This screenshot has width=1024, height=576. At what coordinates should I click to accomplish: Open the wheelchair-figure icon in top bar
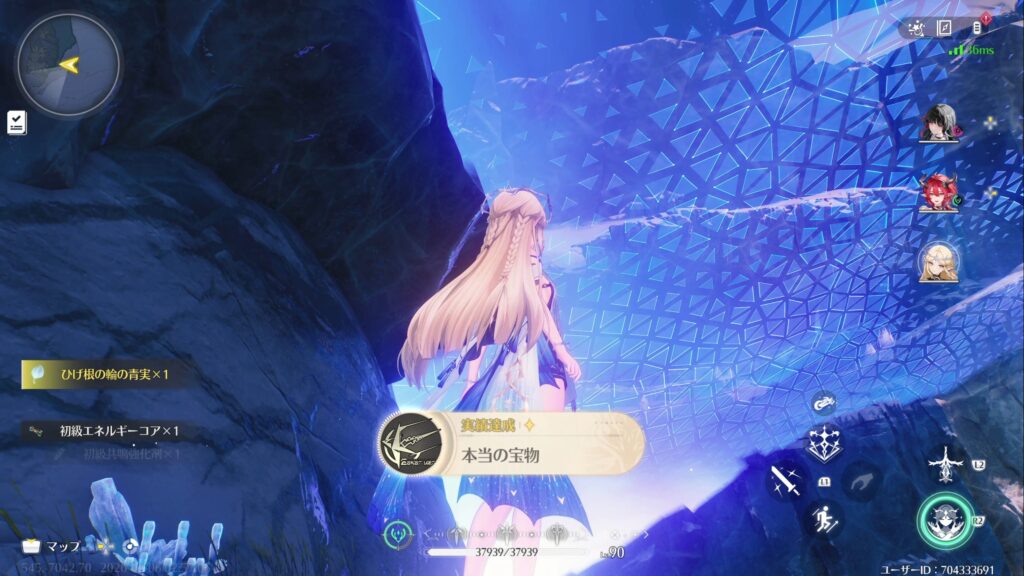tap(915, 28)
